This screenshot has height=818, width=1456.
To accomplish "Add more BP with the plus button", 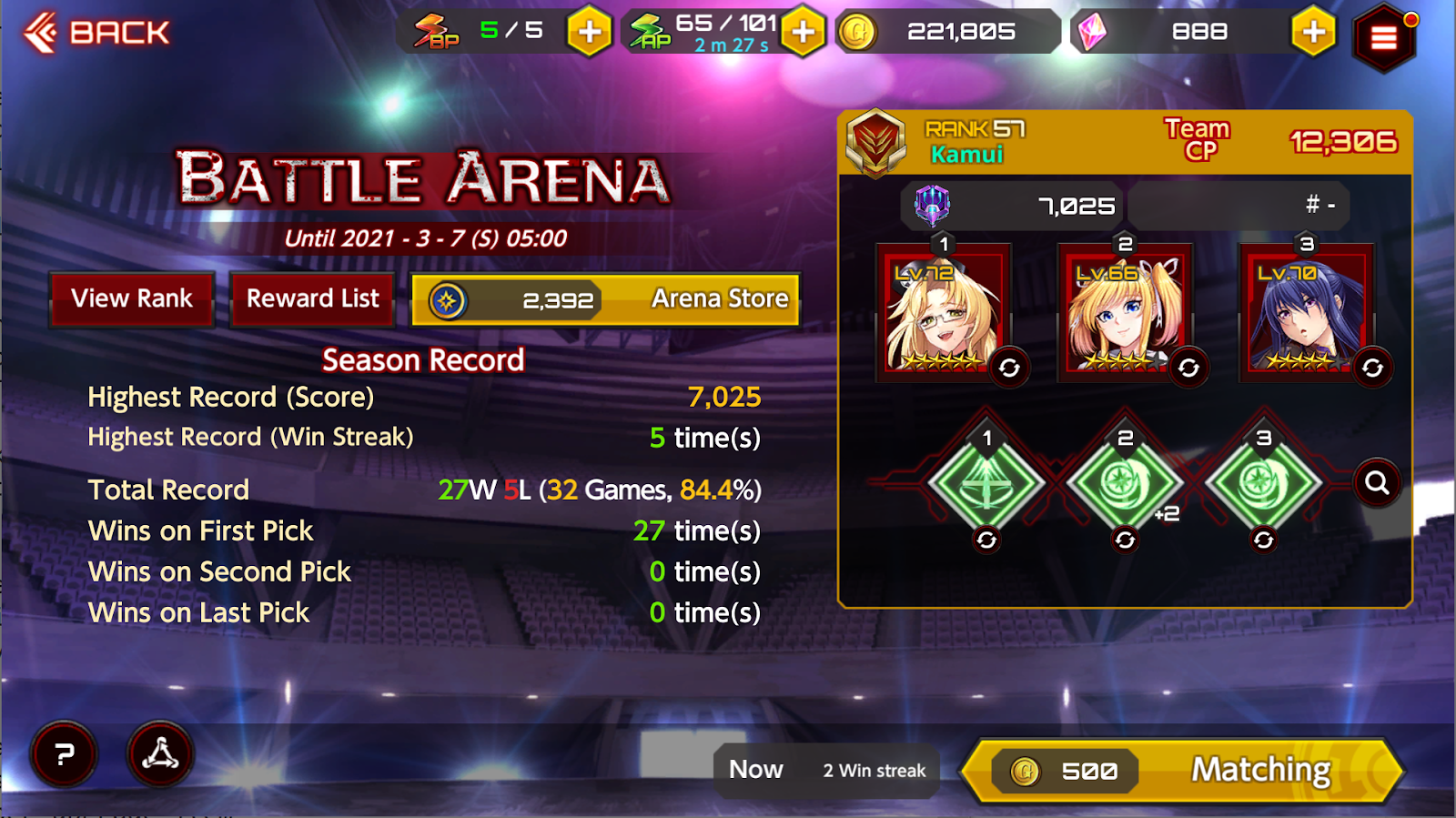I will pyautogui.click(x=589, y=32).
